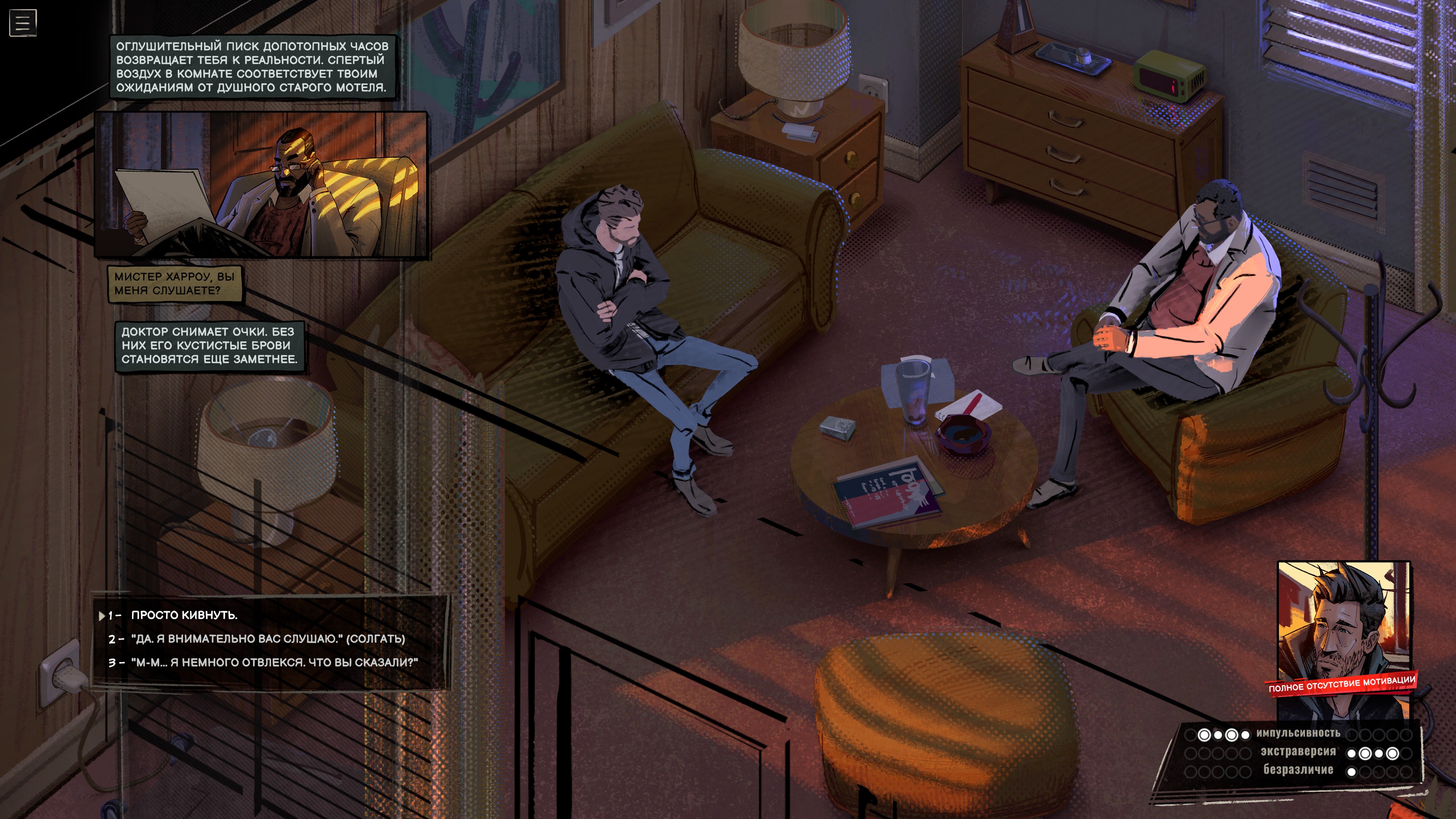1456x819 pixels.
Task: Choose the reply "Просто кивнуть."
Action: [184, 615]
